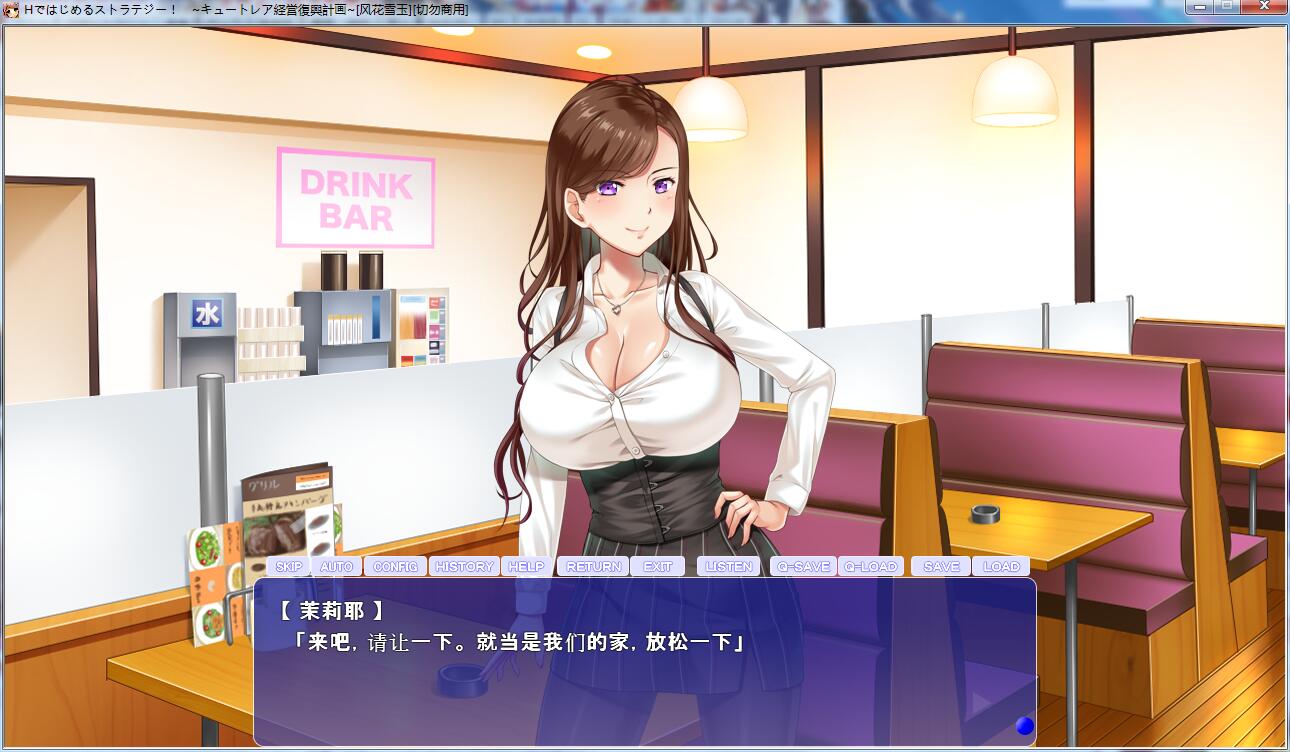Click LISTEN to replay the voice line
Screen dimensions: 1290x752
coord(729,566)
